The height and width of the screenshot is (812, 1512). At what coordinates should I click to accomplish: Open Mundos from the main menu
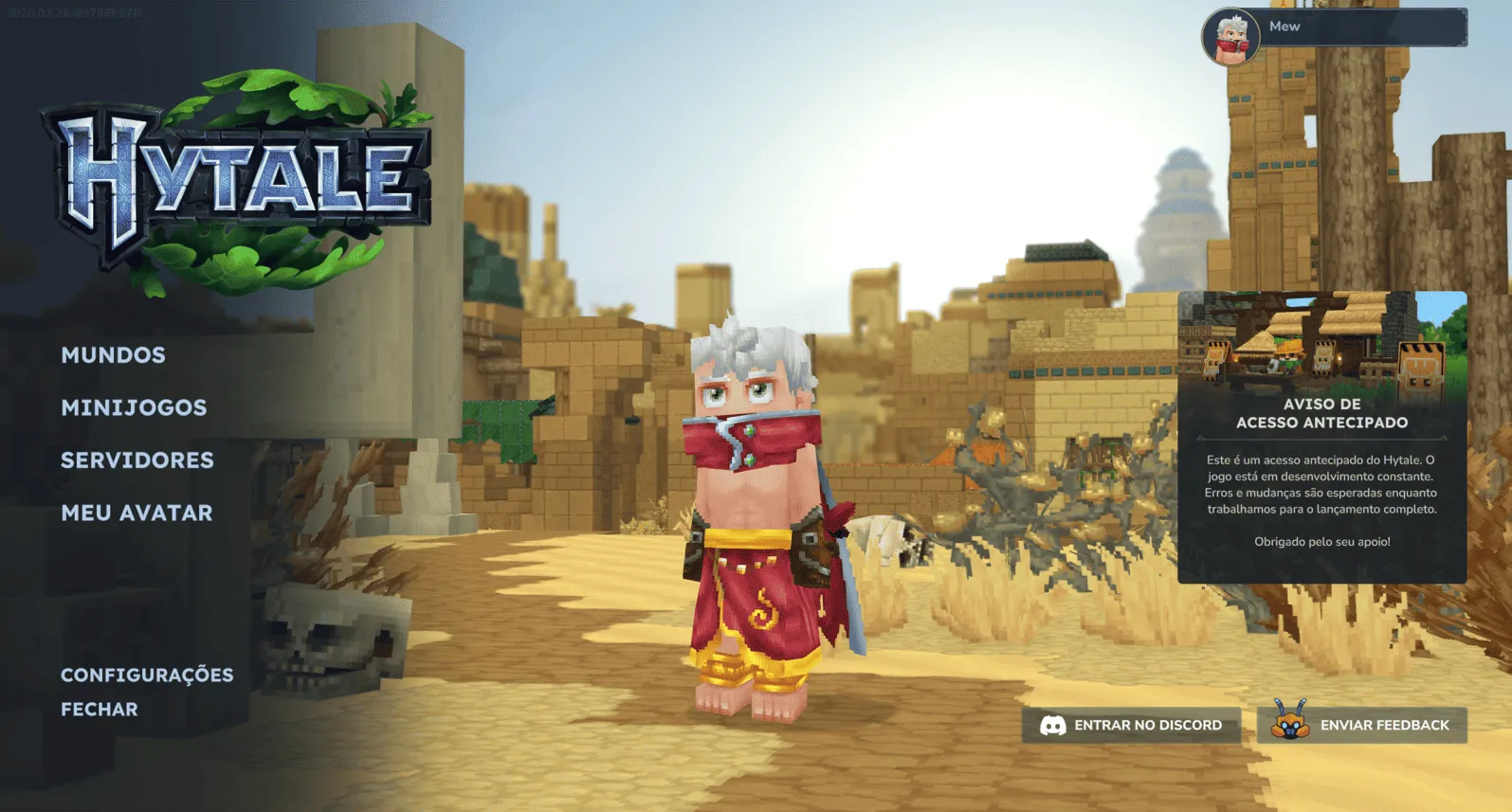pyautogui.click(x=113, y=355)
